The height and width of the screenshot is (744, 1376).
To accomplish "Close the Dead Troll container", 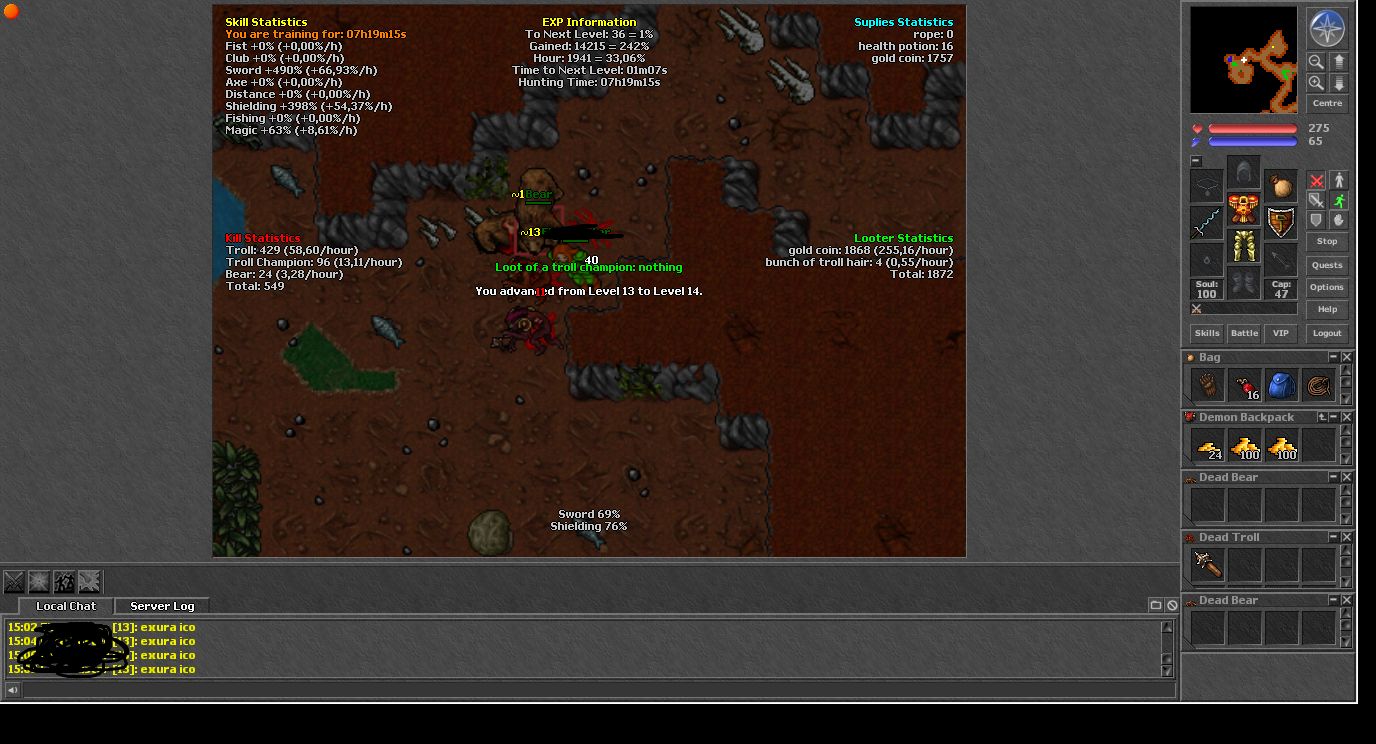I will (1347, 537).
